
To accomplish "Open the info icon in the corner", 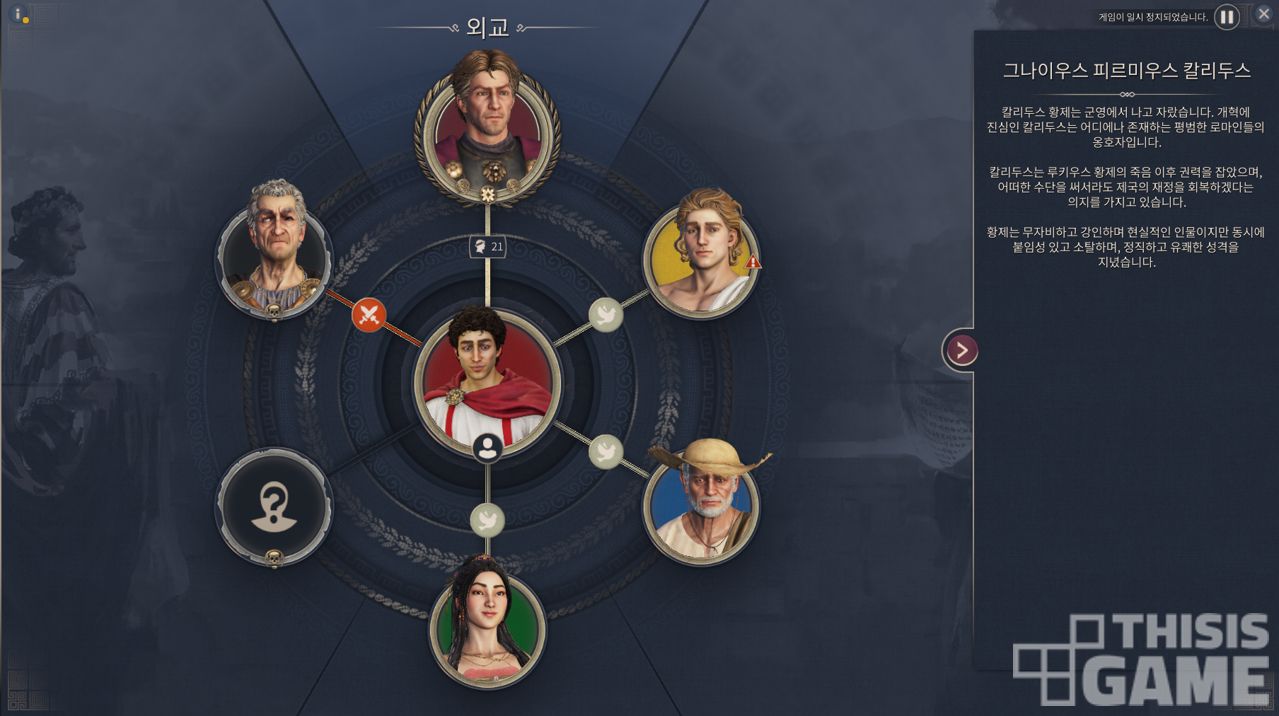I will (x=19, y=15).
